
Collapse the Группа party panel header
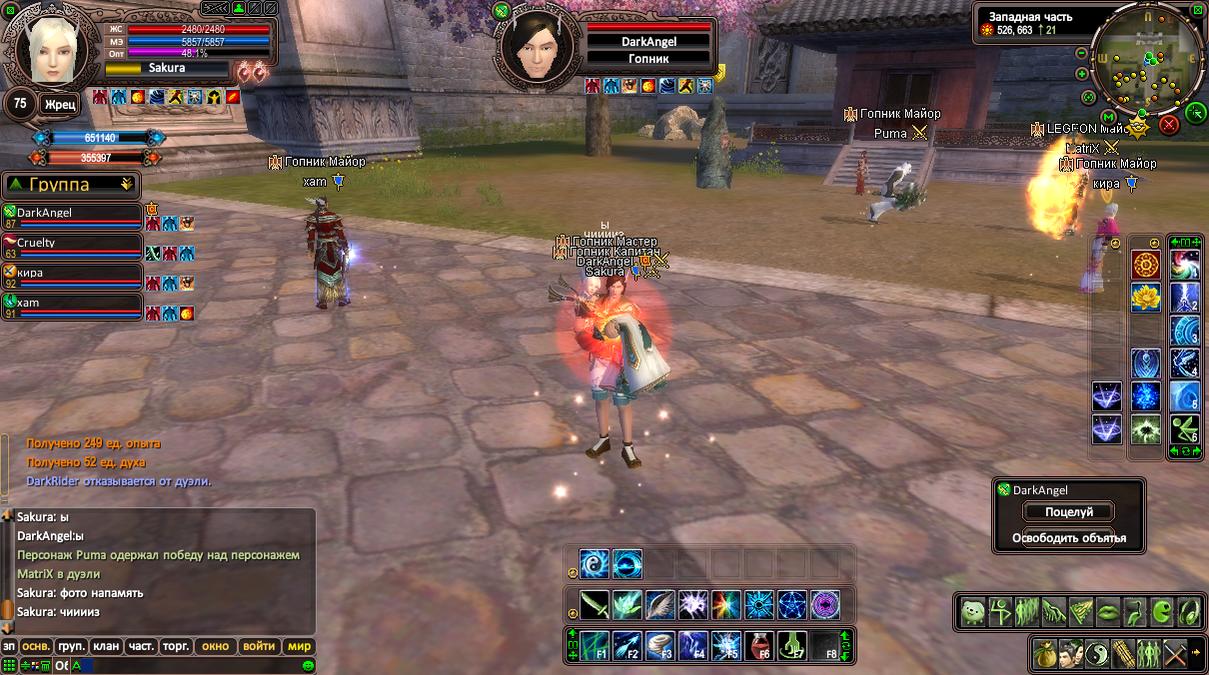tap(126, 184)
